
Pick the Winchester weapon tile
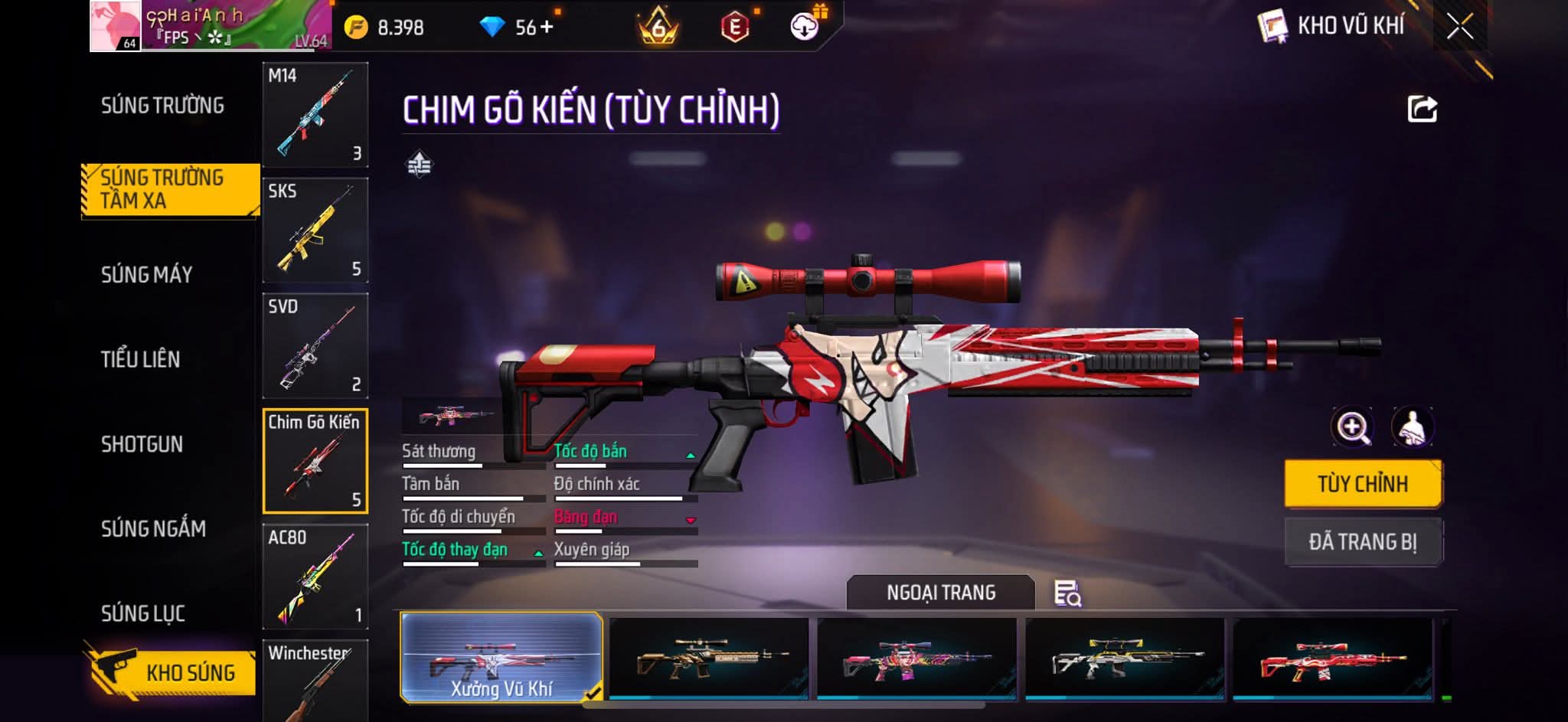pos(315,680)
